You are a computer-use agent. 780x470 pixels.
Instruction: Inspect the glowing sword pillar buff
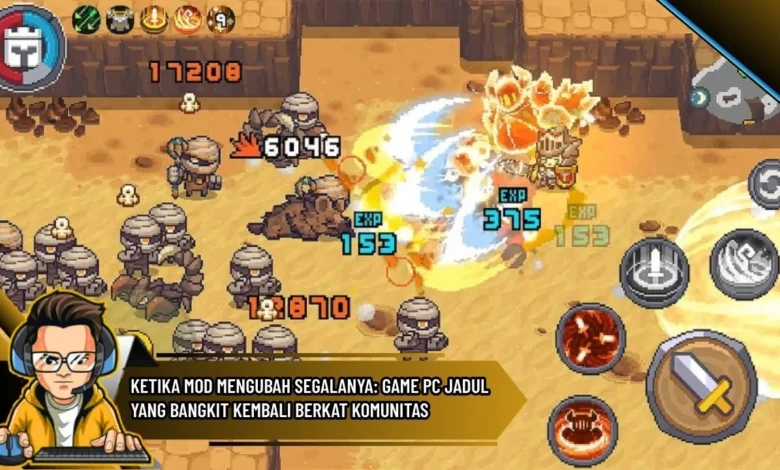click(x=154, y=18)
